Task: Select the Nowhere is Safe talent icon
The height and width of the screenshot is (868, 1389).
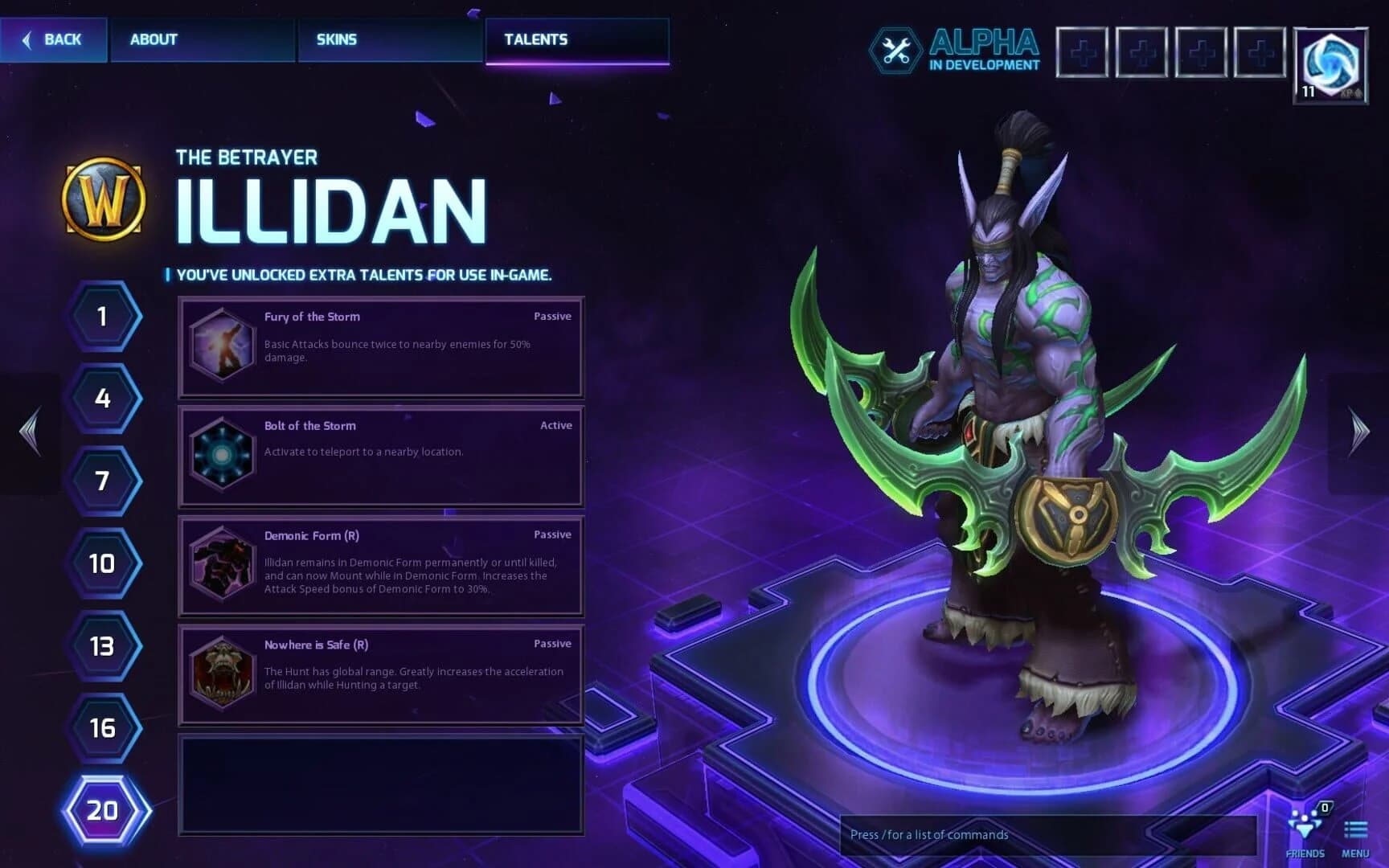Action: pyautogui.click(x=223, y=675)
